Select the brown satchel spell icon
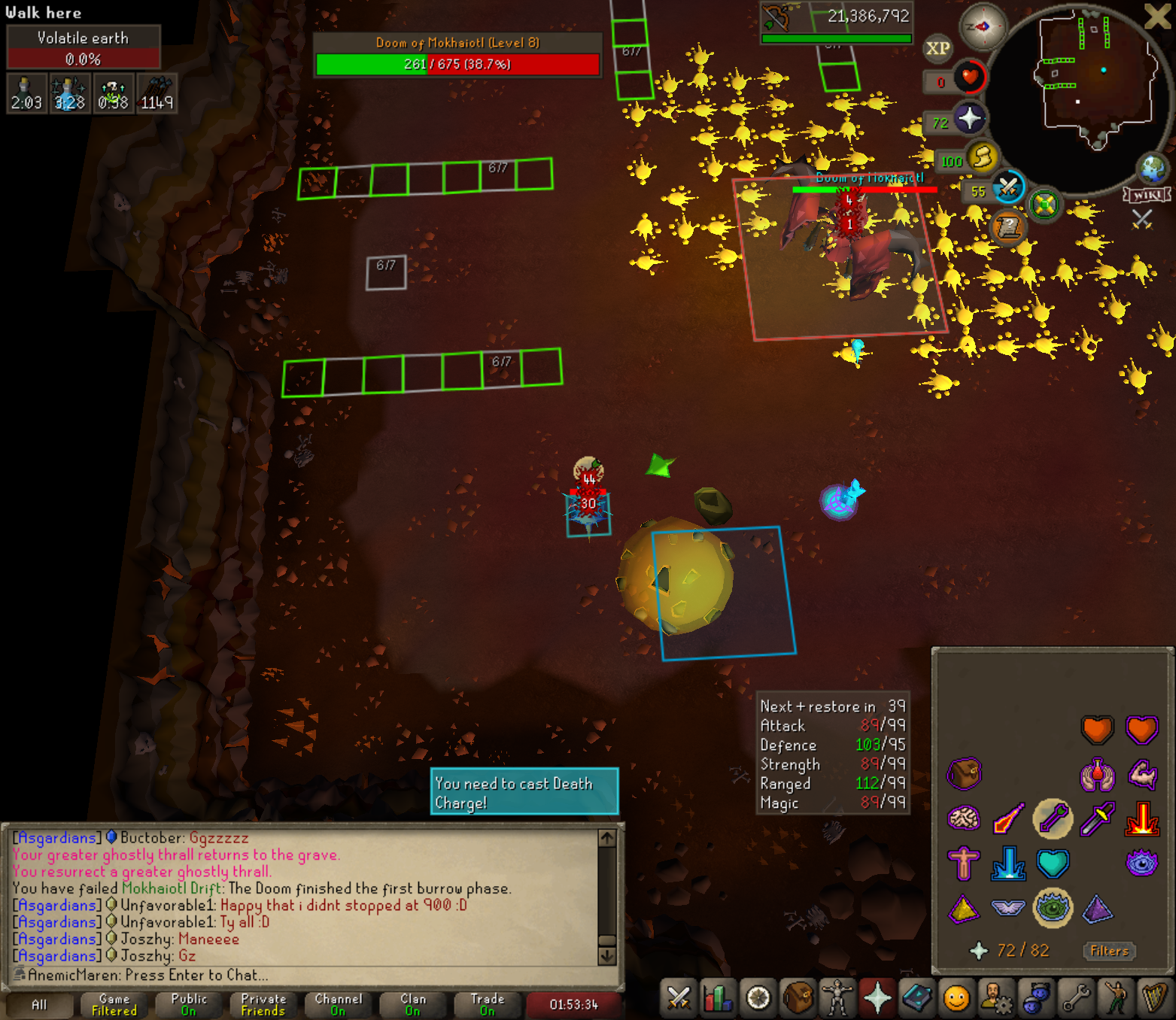 pos(964,773)
